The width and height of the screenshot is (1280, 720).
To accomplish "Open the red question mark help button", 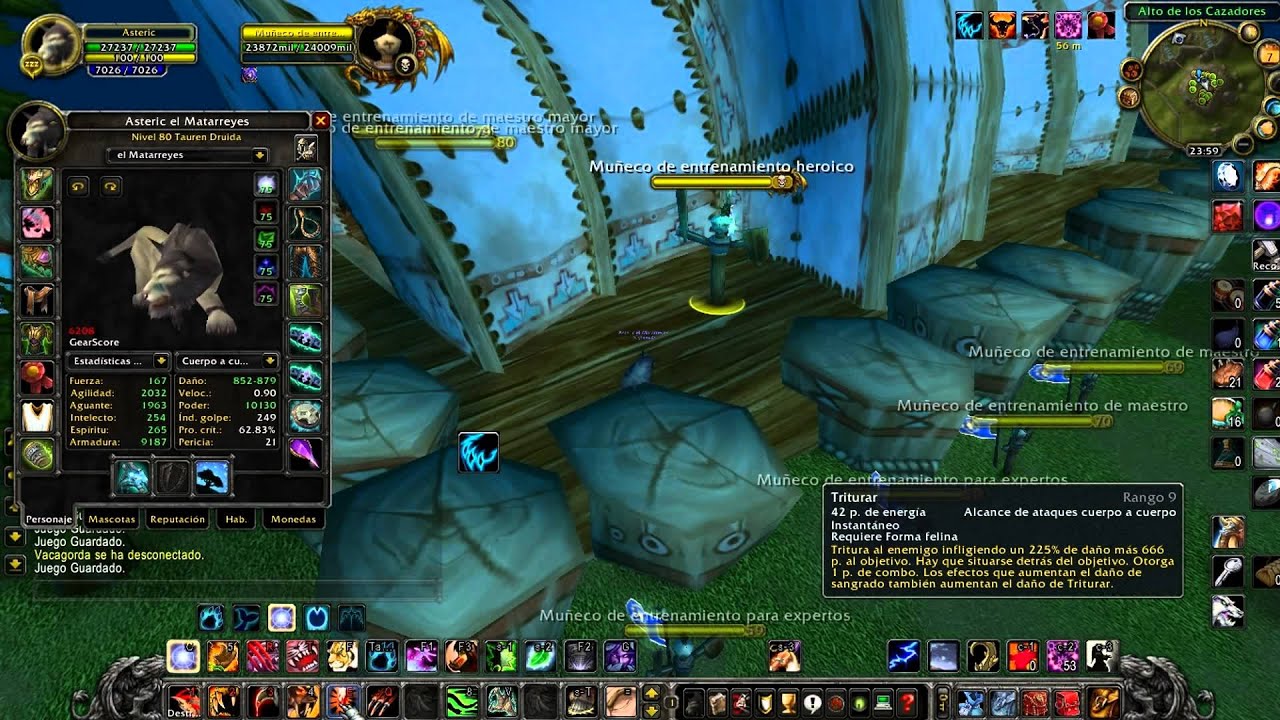I will [x=907, y=701].
